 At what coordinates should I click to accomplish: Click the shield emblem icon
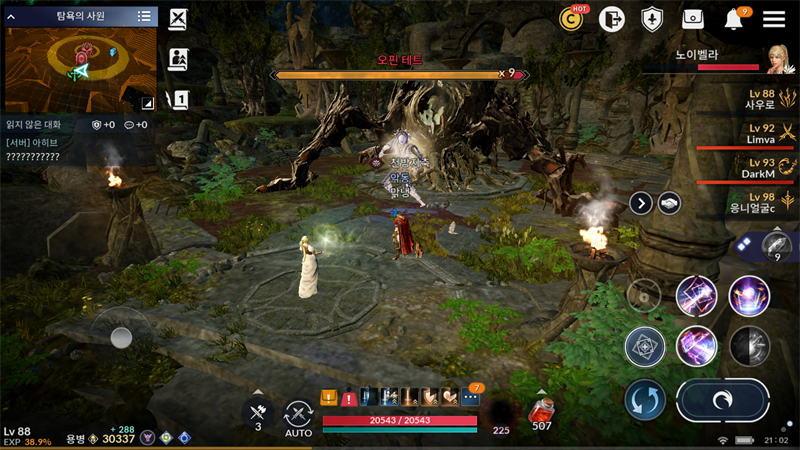651,19
